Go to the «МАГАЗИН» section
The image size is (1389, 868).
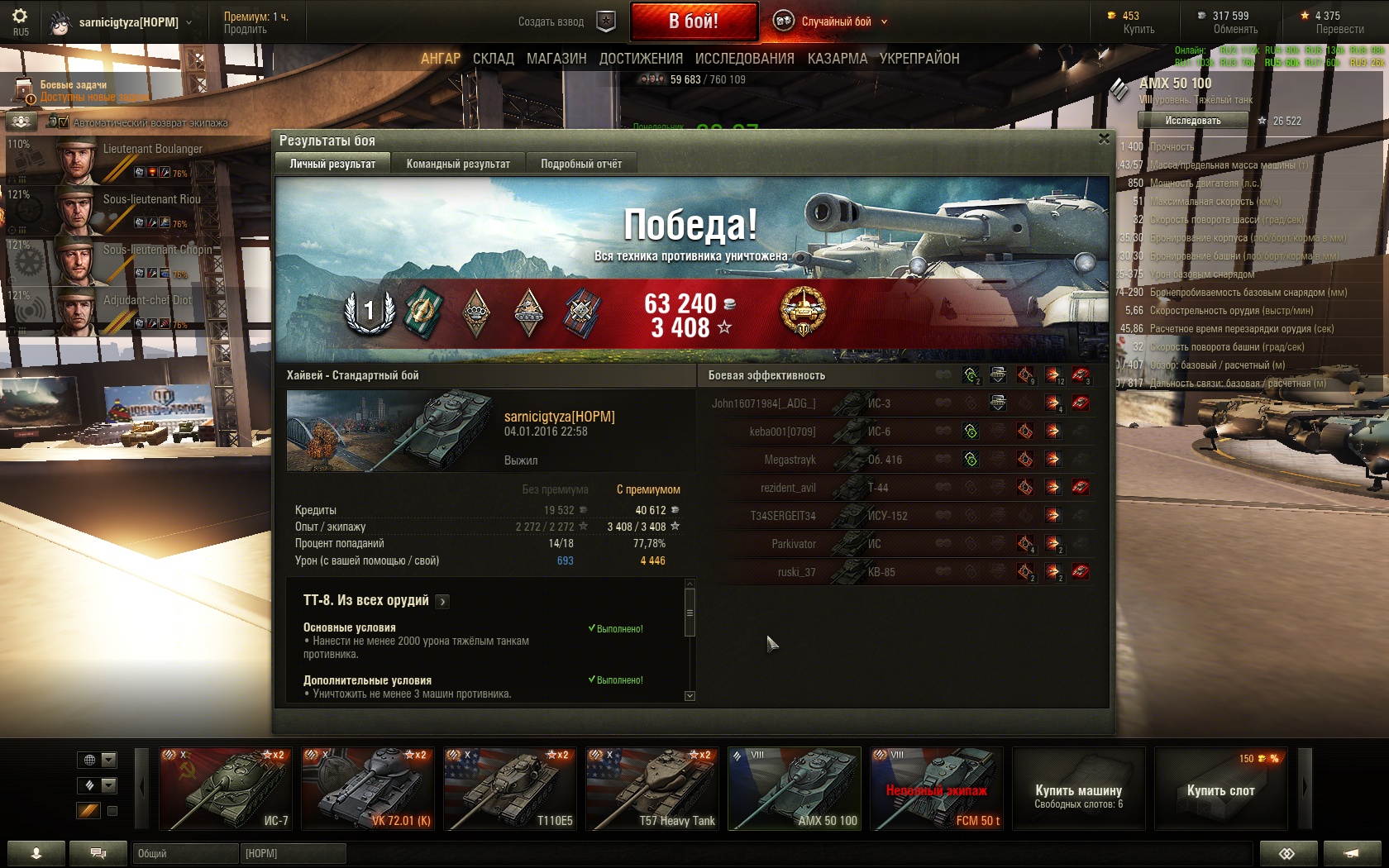pyautogui.click(x=556, y=59)
